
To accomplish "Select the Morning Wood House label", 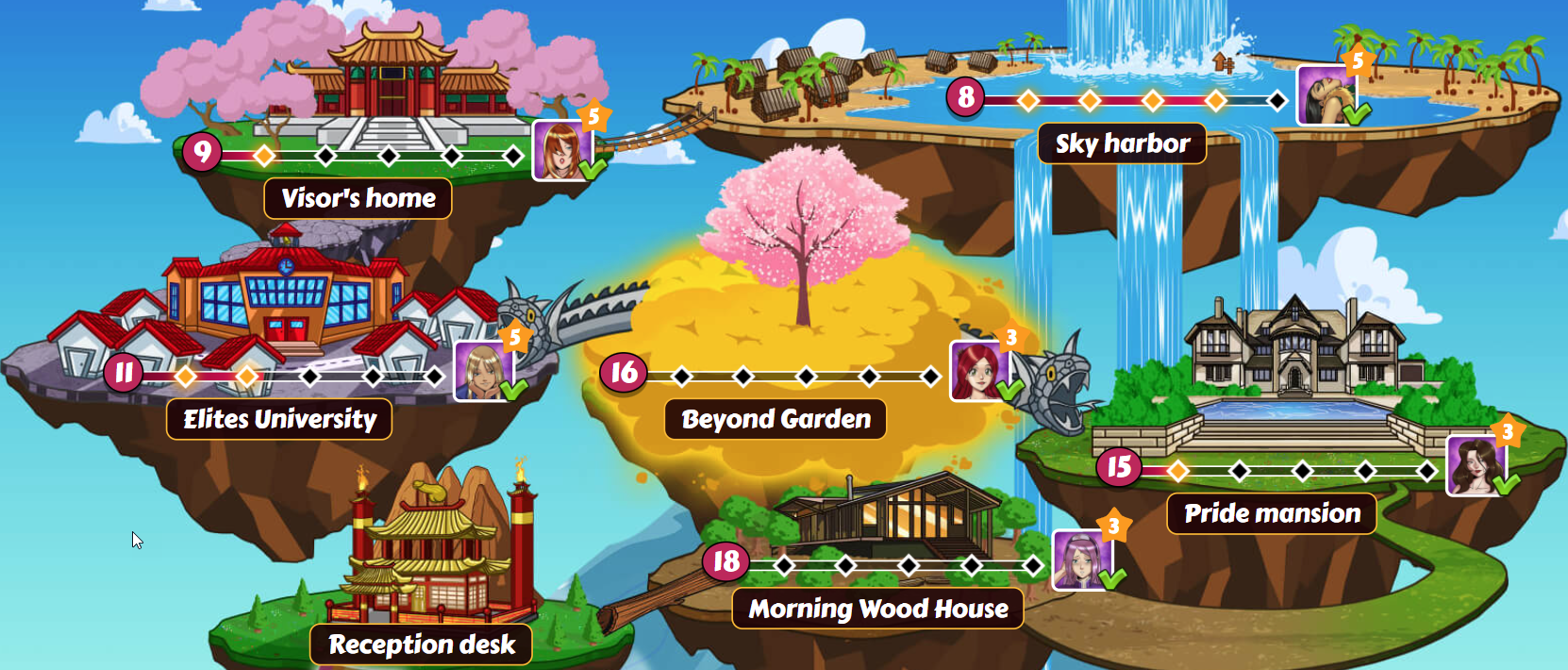I will pyautogui.click(x=877, y=609).
